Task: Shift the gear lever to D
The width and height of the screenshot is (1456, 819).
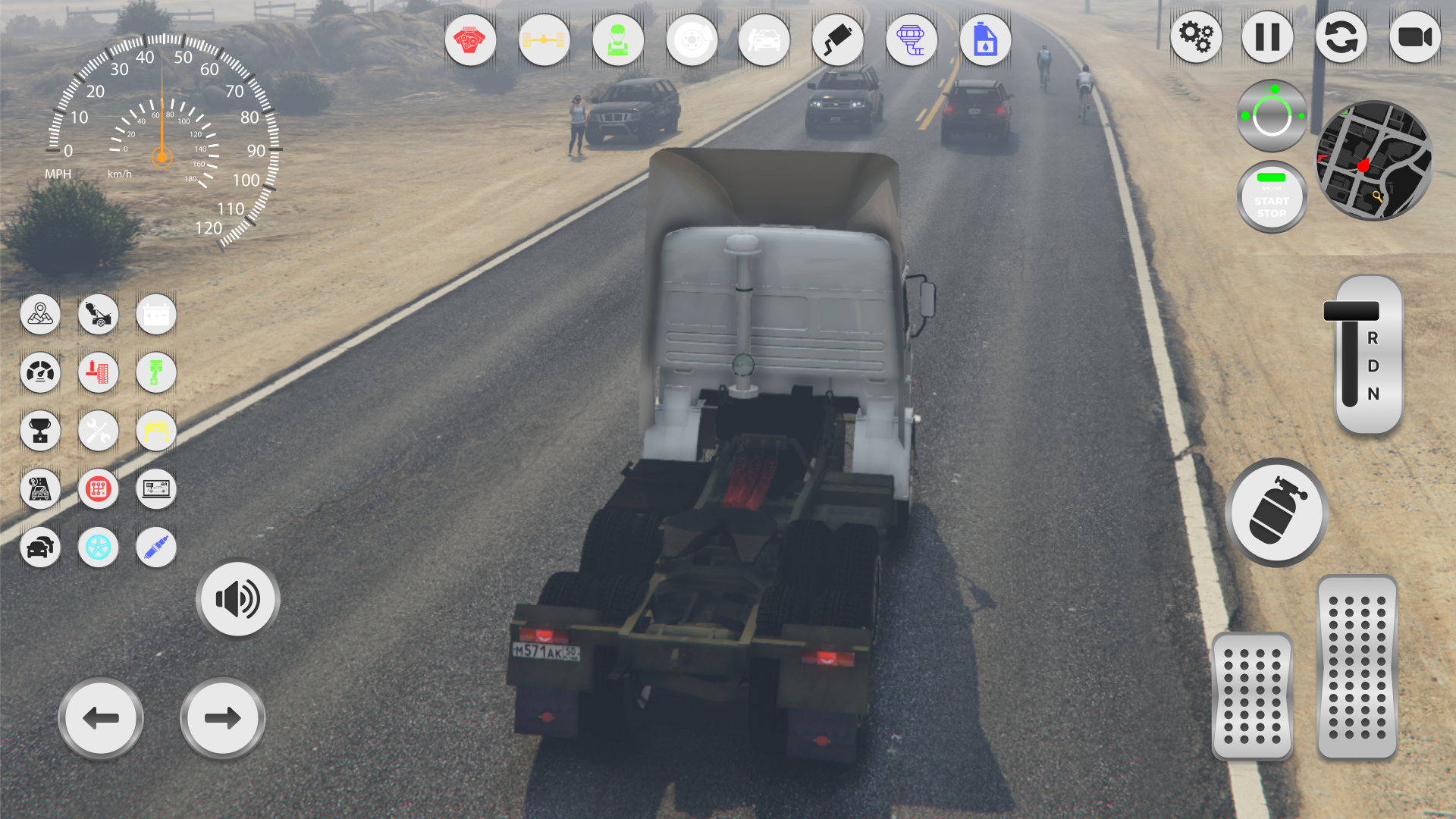Action: [x=1373, y=366]
